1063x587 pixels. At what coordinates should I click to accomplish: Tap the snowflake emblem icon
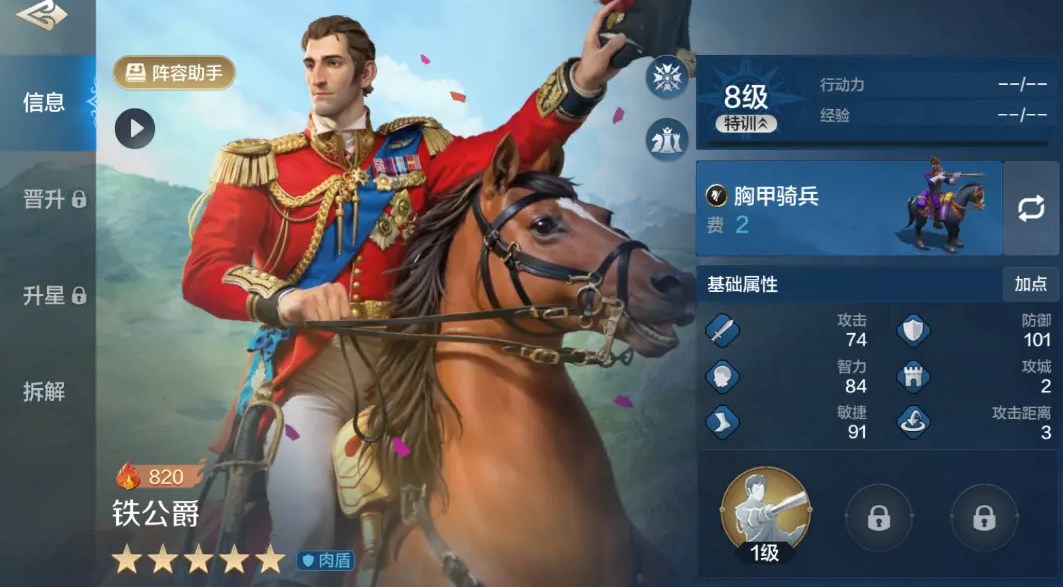click(666, 77)
